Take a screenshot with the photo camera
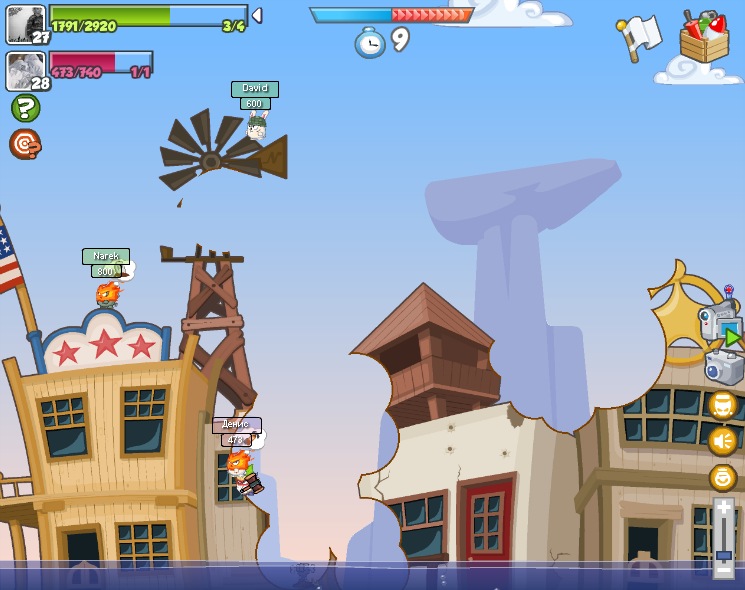This screenshot has width=745, height=590. [x=723, y=367]
